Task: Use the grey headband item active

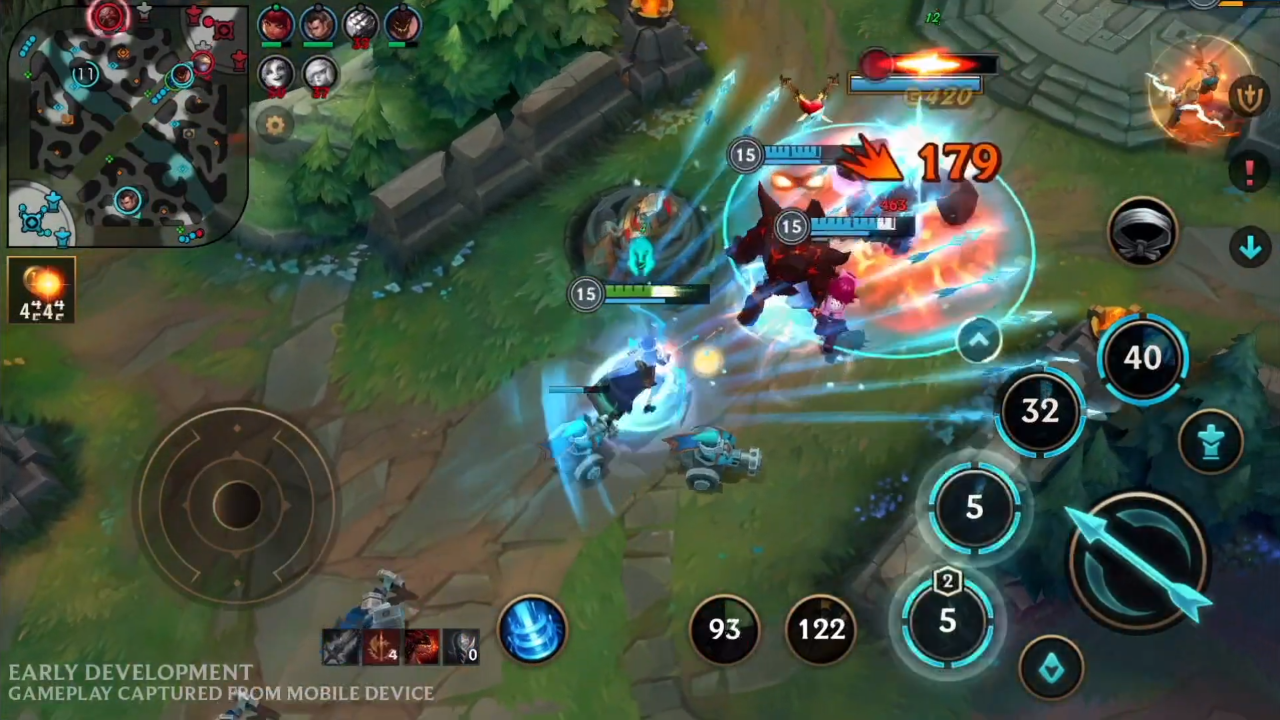Action: (x=1143, y=231)
